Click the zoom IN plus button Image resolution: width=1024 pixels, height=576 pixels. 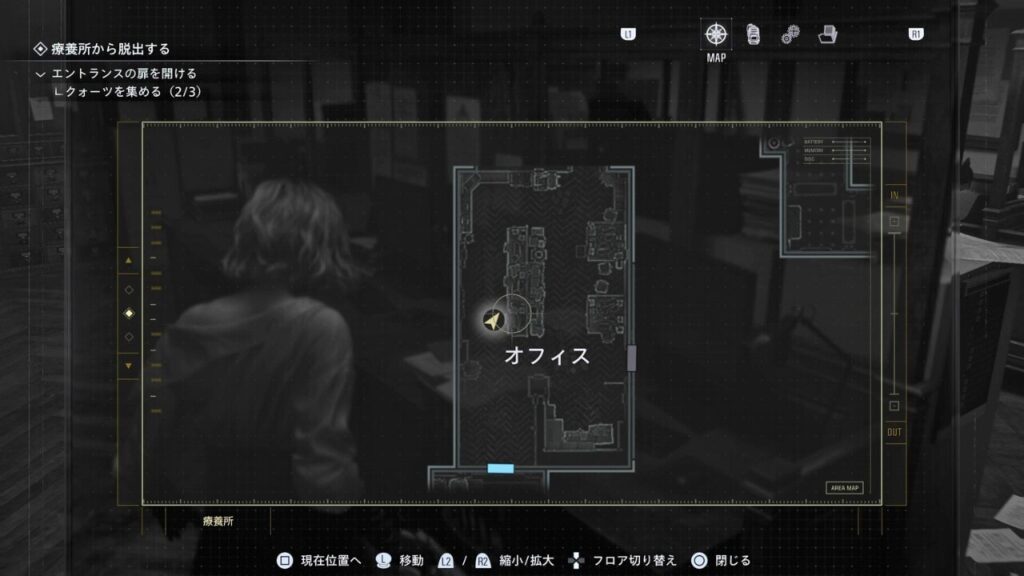(894, 222)
